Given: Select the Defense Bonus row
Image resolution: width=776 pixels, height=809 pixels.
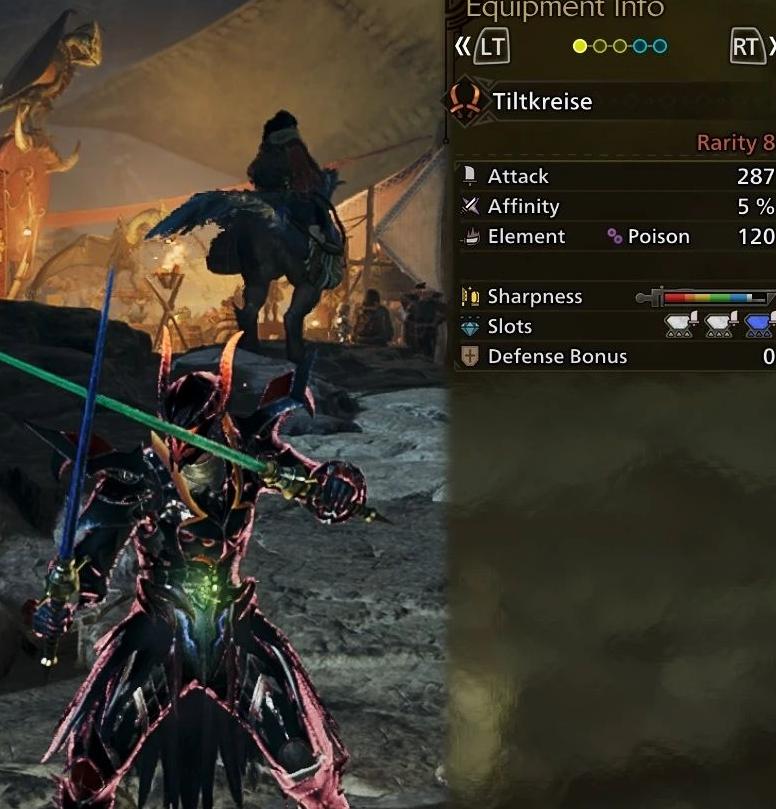Looking at the screenshot, I should [615, 357].
